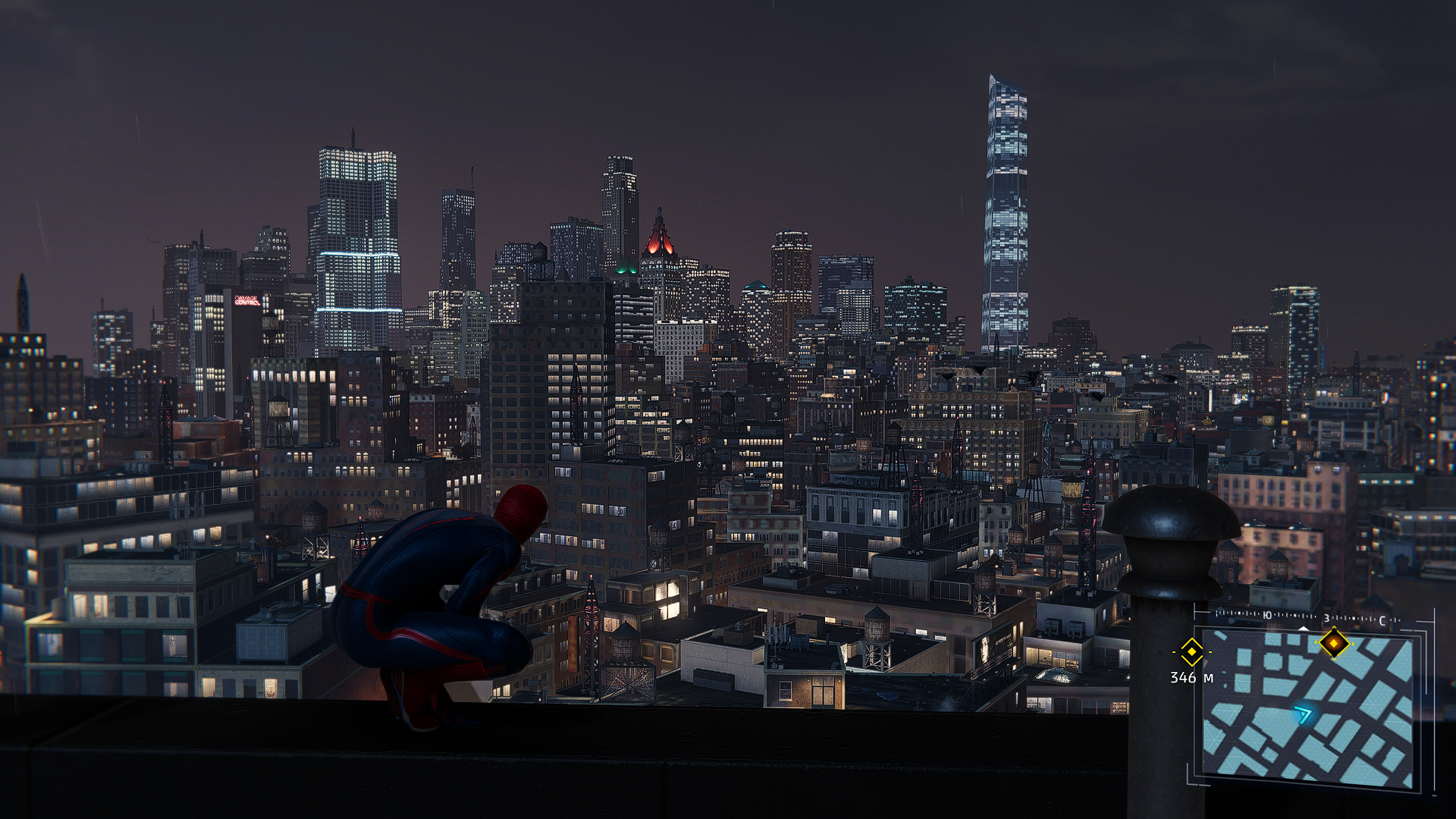Click the orange diamond marker on the minimap
This screenshot has width=1456, height=819.
[1334, 644]
